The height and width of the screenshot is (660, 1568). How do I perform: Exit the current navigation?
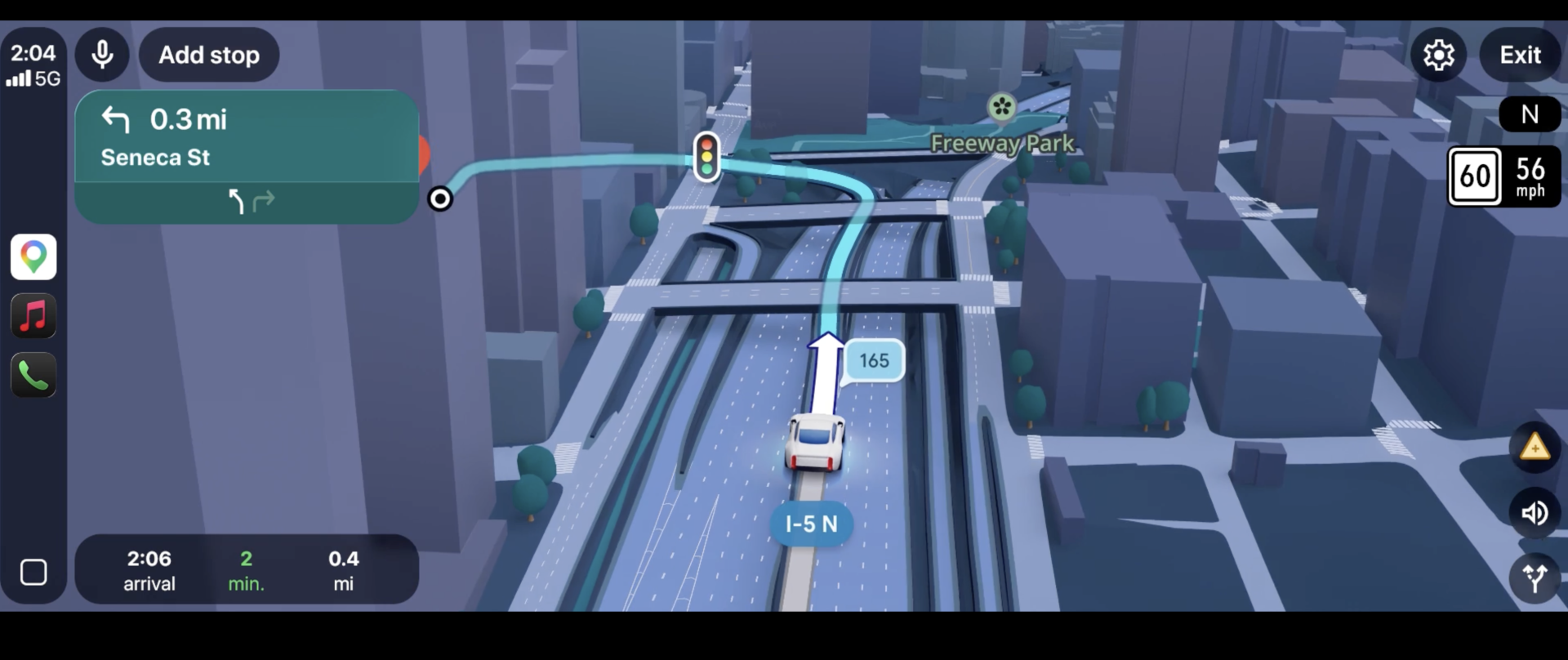(x=1519, y=55)
